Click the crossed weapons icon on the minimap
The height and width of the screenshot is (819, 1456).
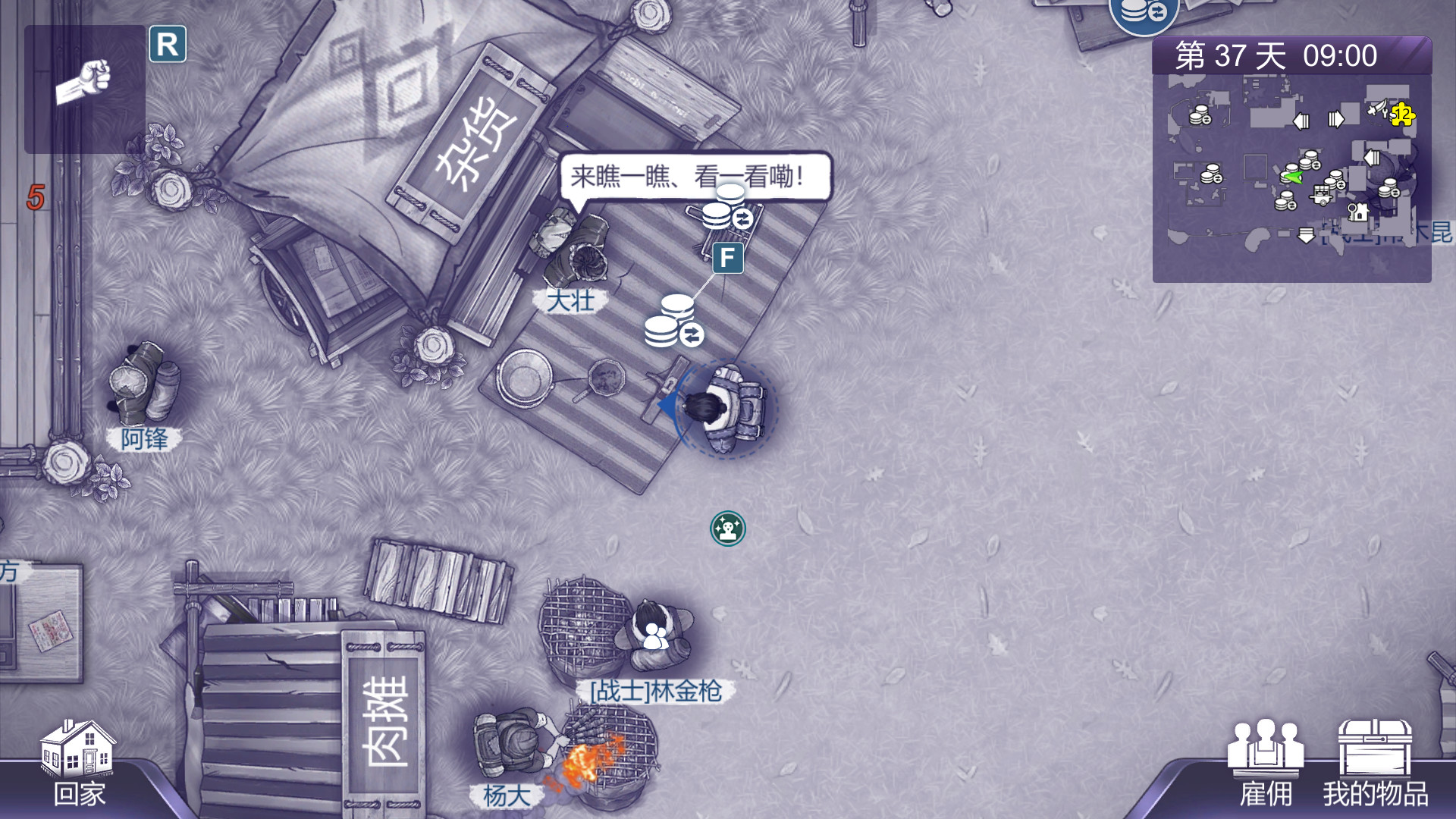point(1377,108)
